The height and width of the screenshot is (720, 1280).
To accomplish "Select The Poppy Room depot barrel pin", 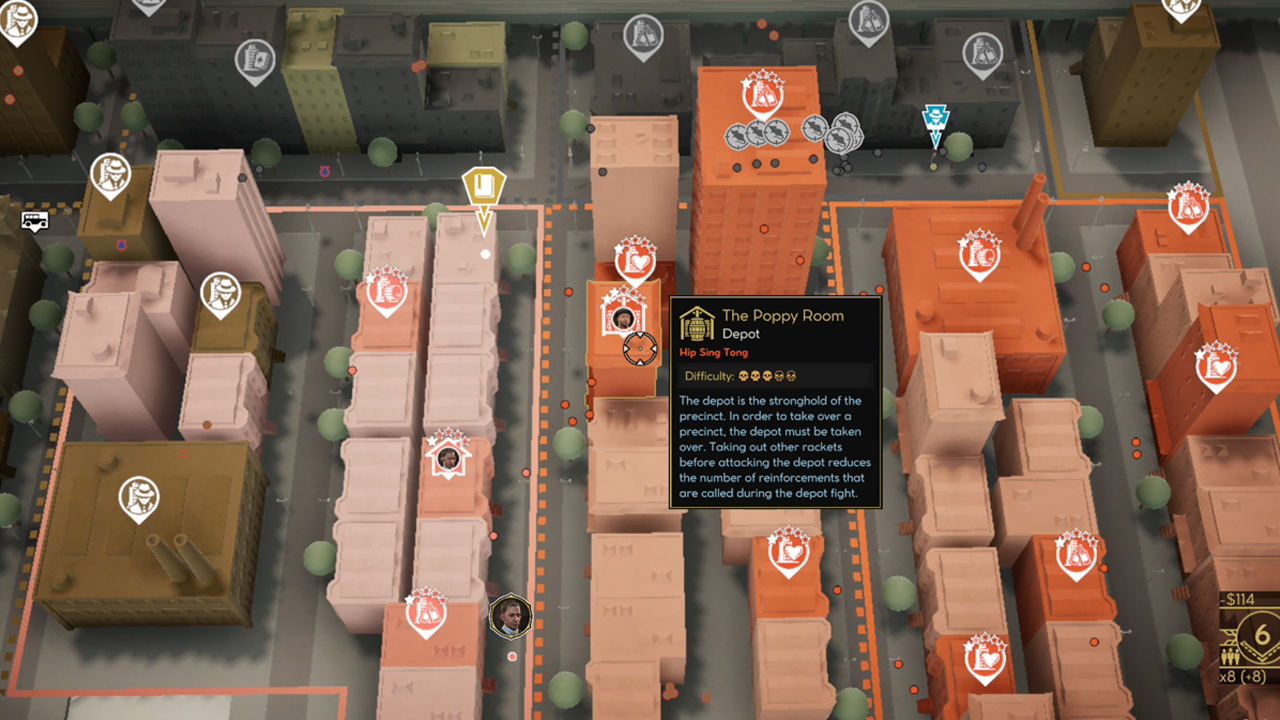I will coord(622,320).
